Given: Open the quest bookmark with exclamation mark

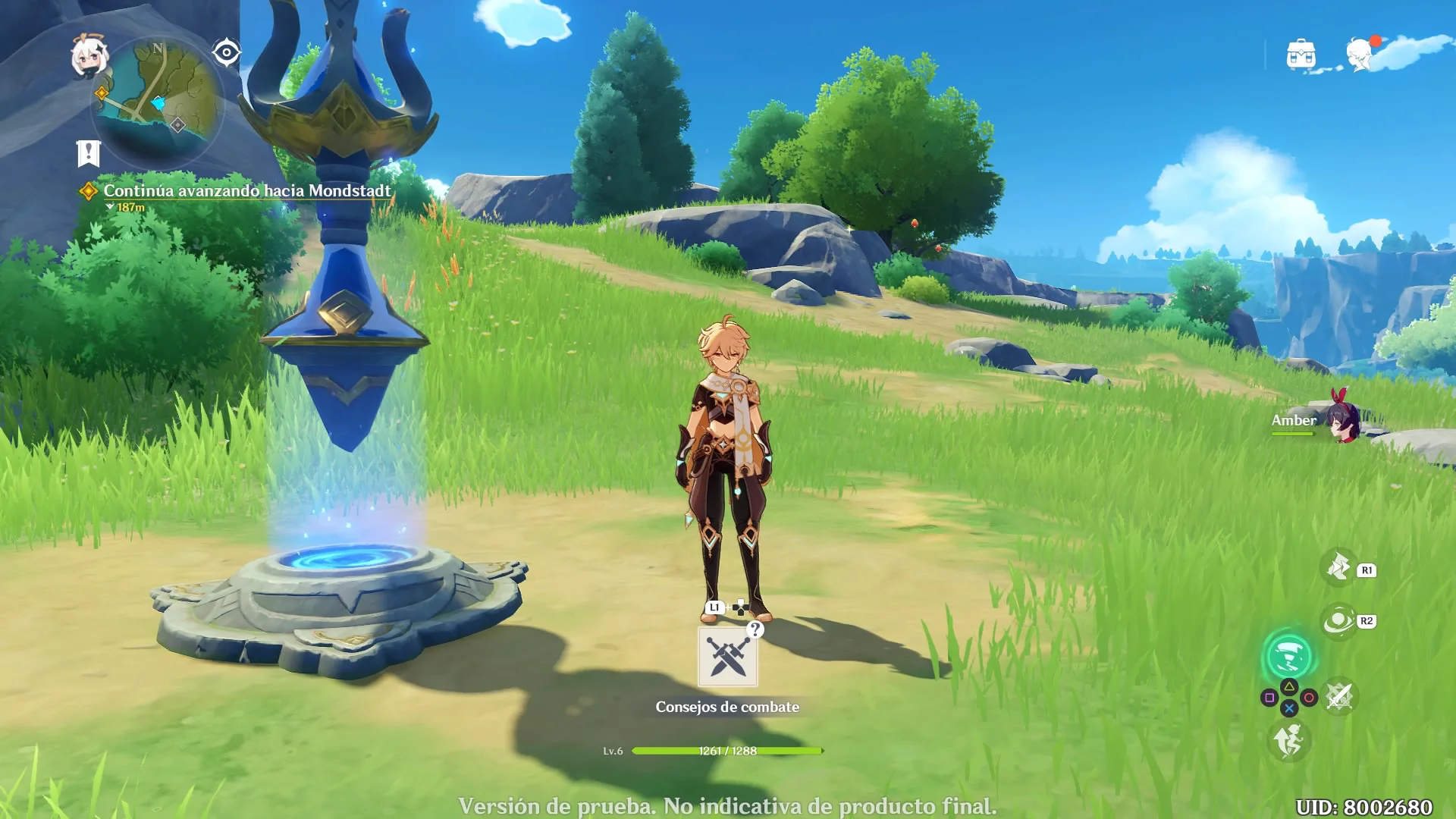Looking at the screenshot, I should click(89, 153).
